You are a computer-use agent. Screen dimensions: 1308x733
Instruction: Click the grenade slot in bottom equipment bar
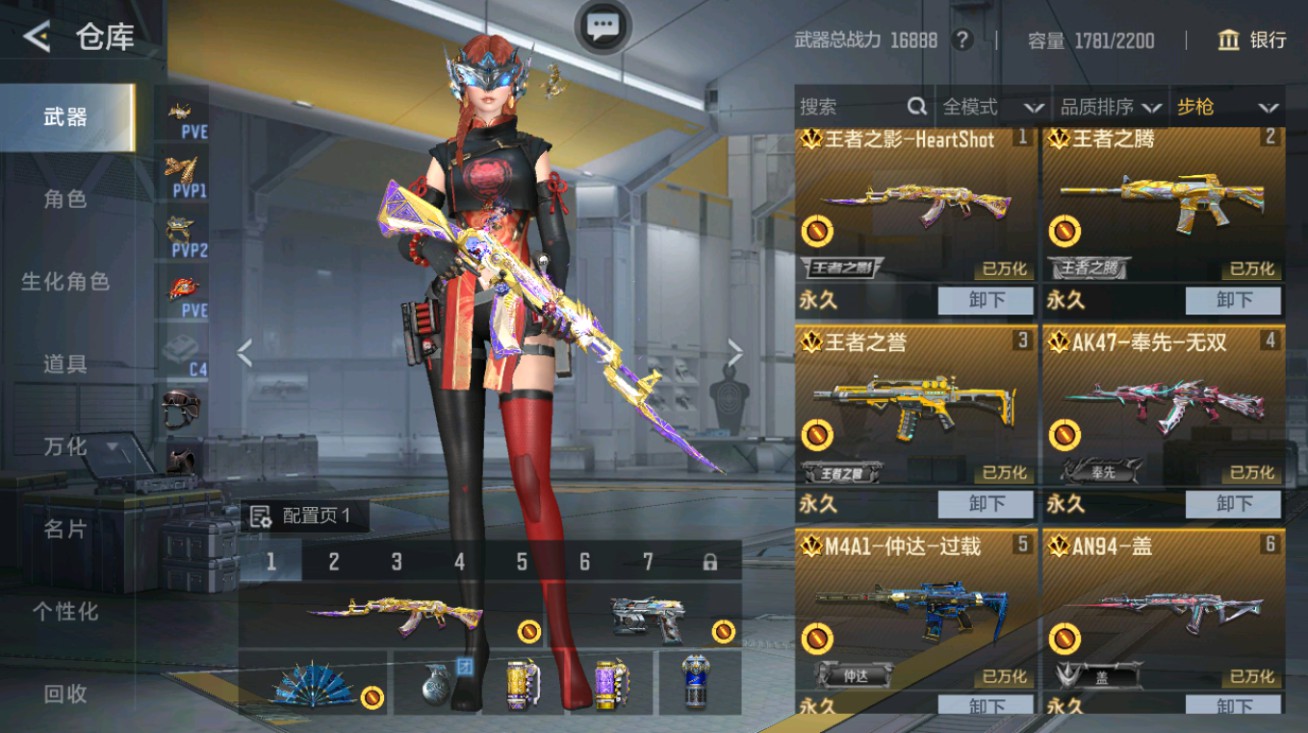[439, 689]
